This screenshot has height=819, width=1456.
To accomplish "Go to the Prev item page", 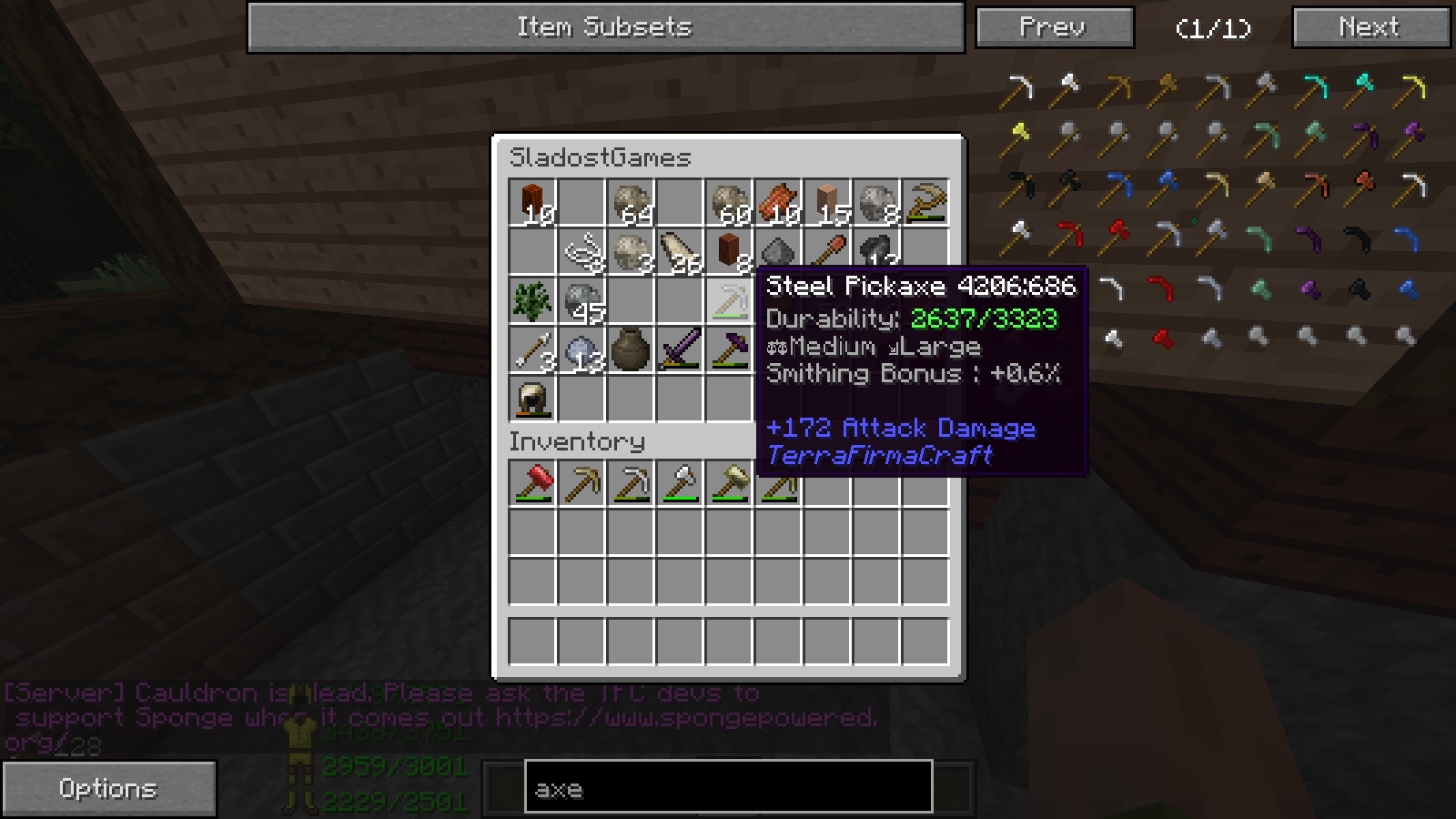I will (x=1054, y=27).
